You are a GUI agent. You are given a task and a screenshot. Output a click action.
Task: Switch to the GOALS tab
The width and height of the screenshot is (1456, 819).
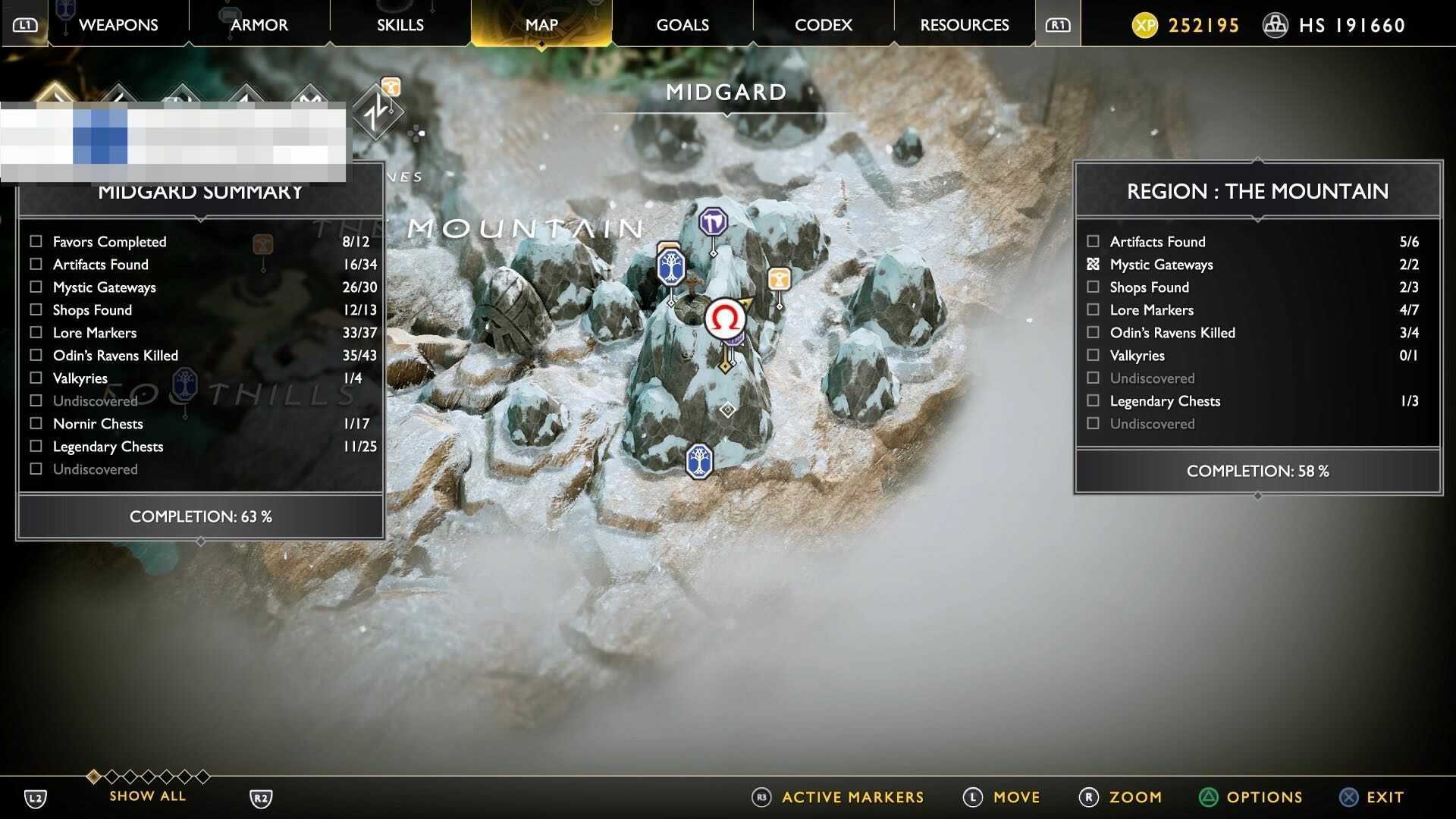682,24
